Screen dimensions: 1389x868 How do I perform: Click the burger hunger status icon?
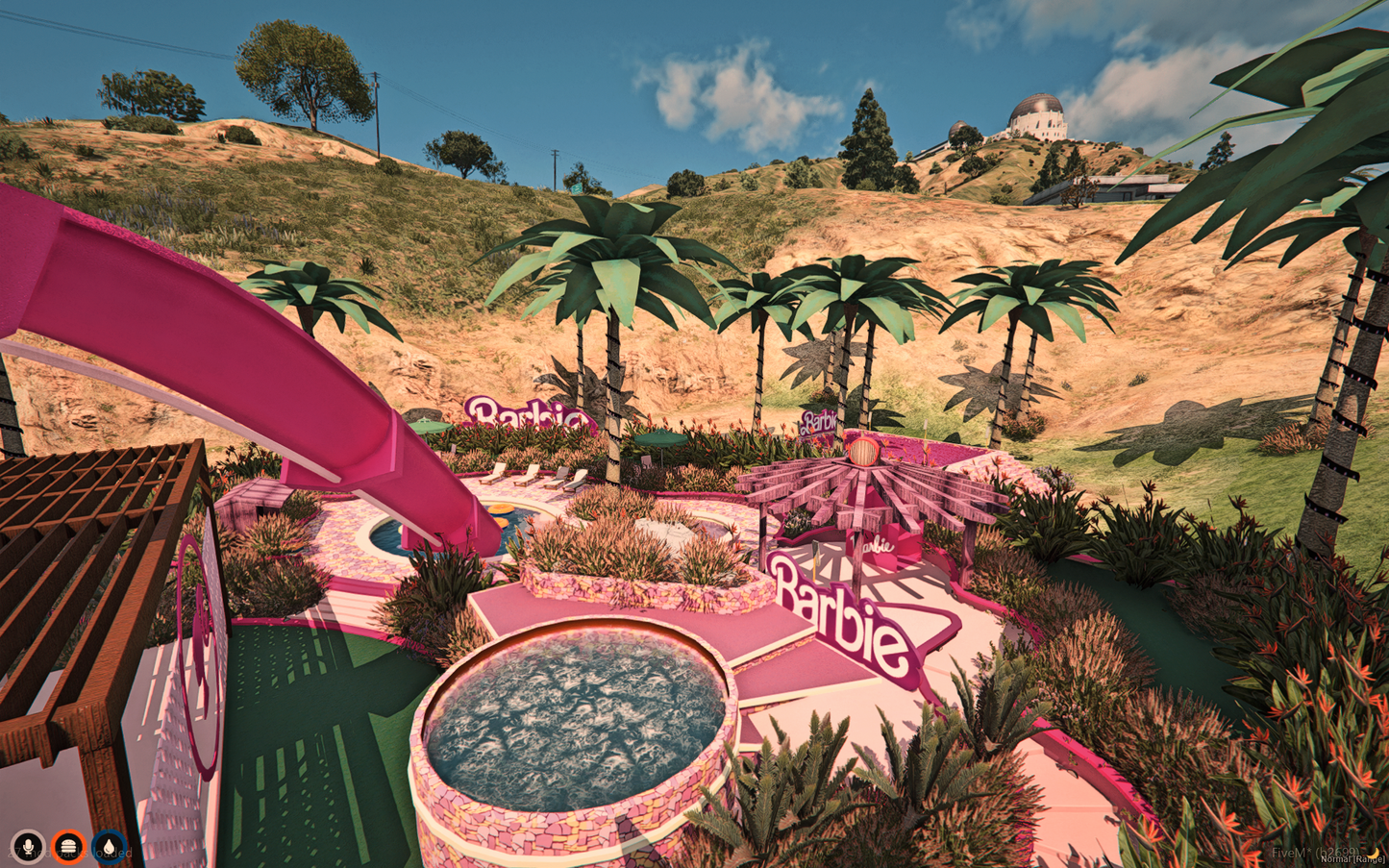point(66,846)
